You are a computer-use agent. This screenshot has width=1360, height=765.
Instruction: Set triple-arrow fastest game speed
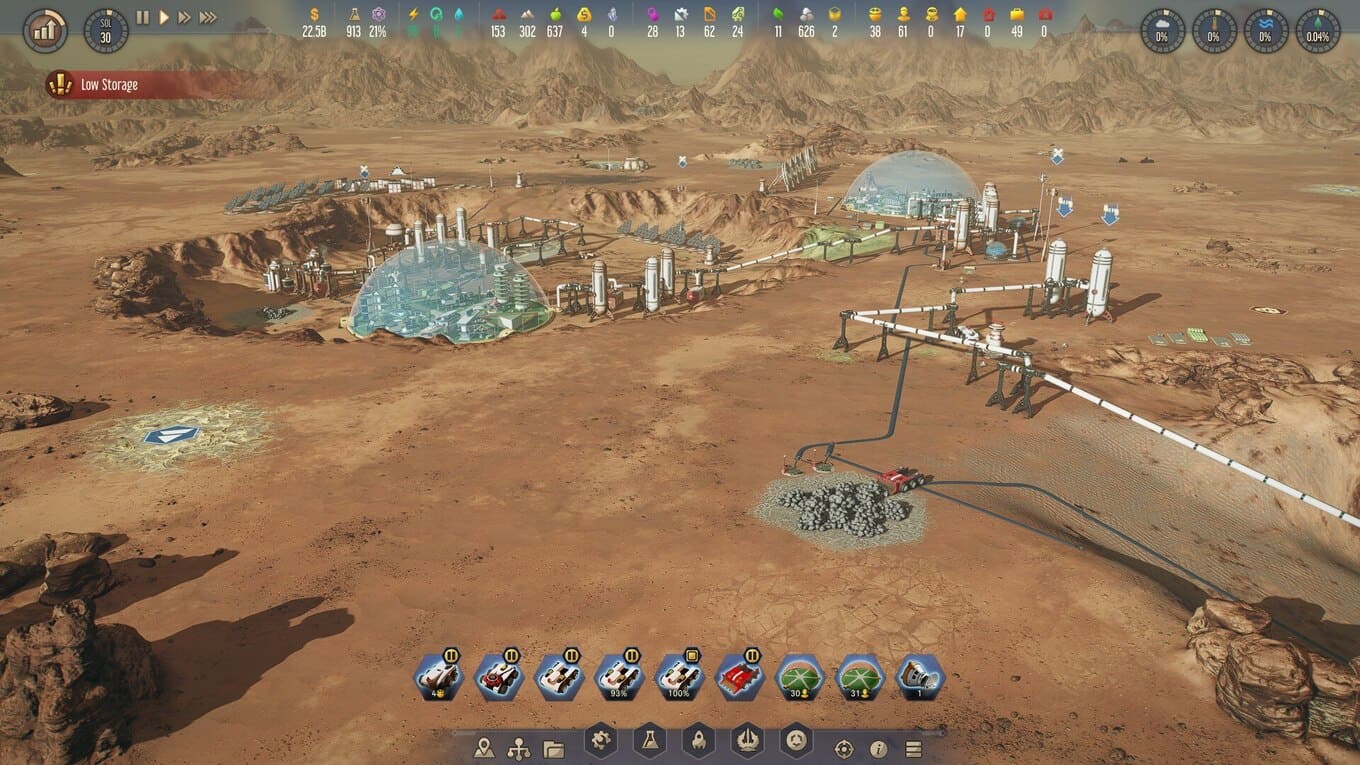pos(208,17)
